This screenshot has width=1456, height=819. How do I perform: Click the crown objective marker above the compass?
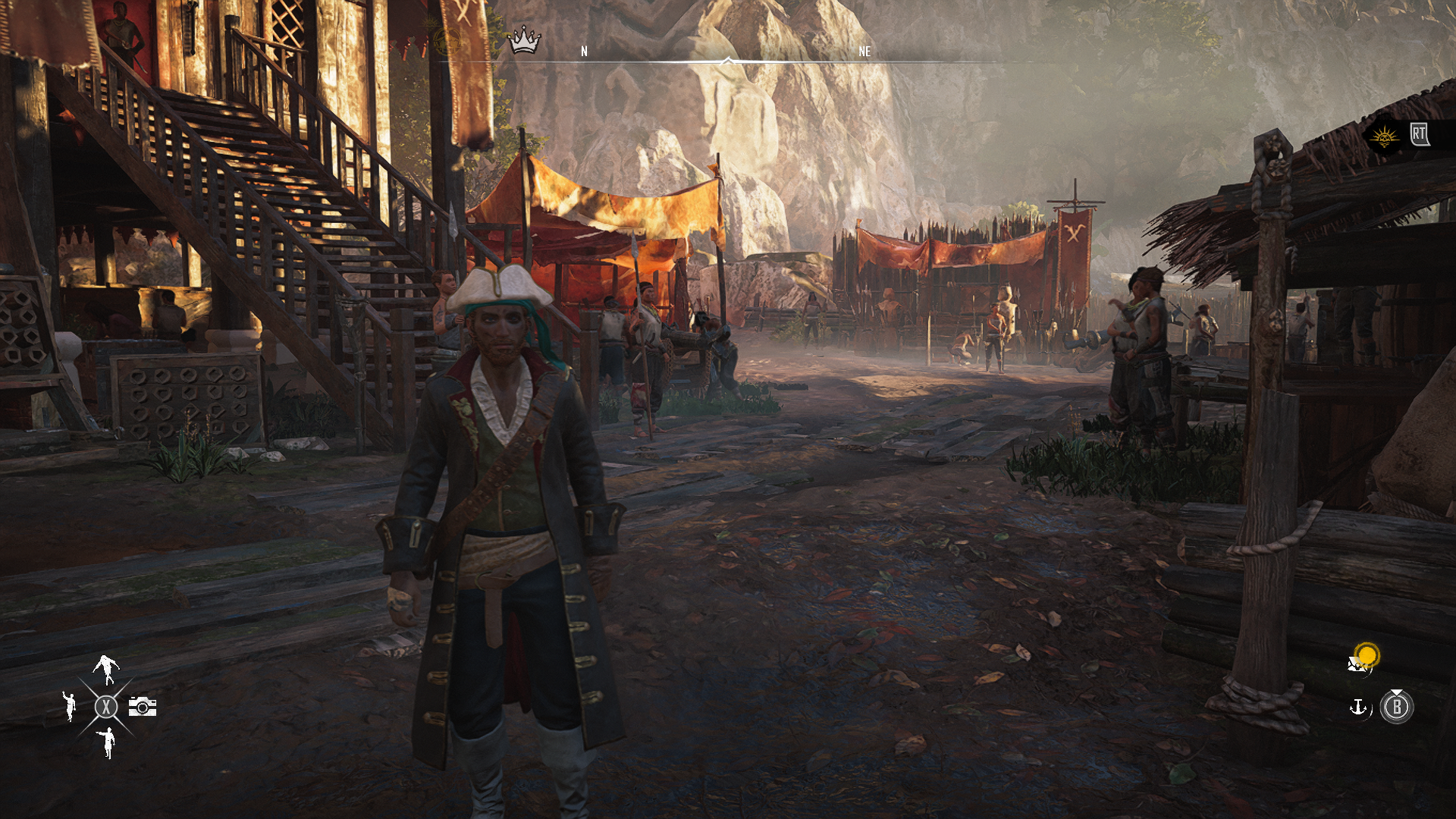(526, 38)
